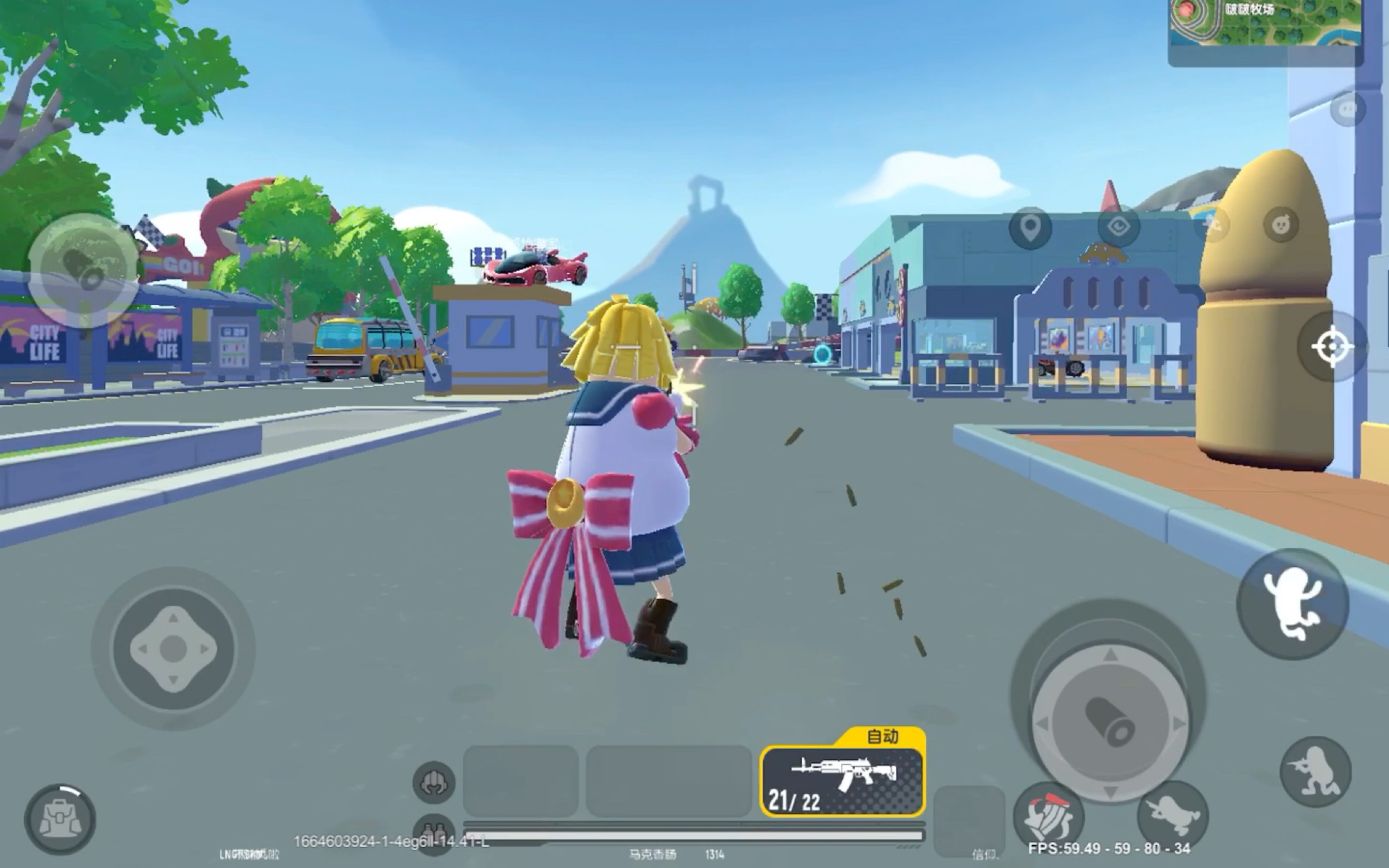The height and width of the screenshot is (868, 1389).
Task: Open the chat bubble button
Action: 1347,109
